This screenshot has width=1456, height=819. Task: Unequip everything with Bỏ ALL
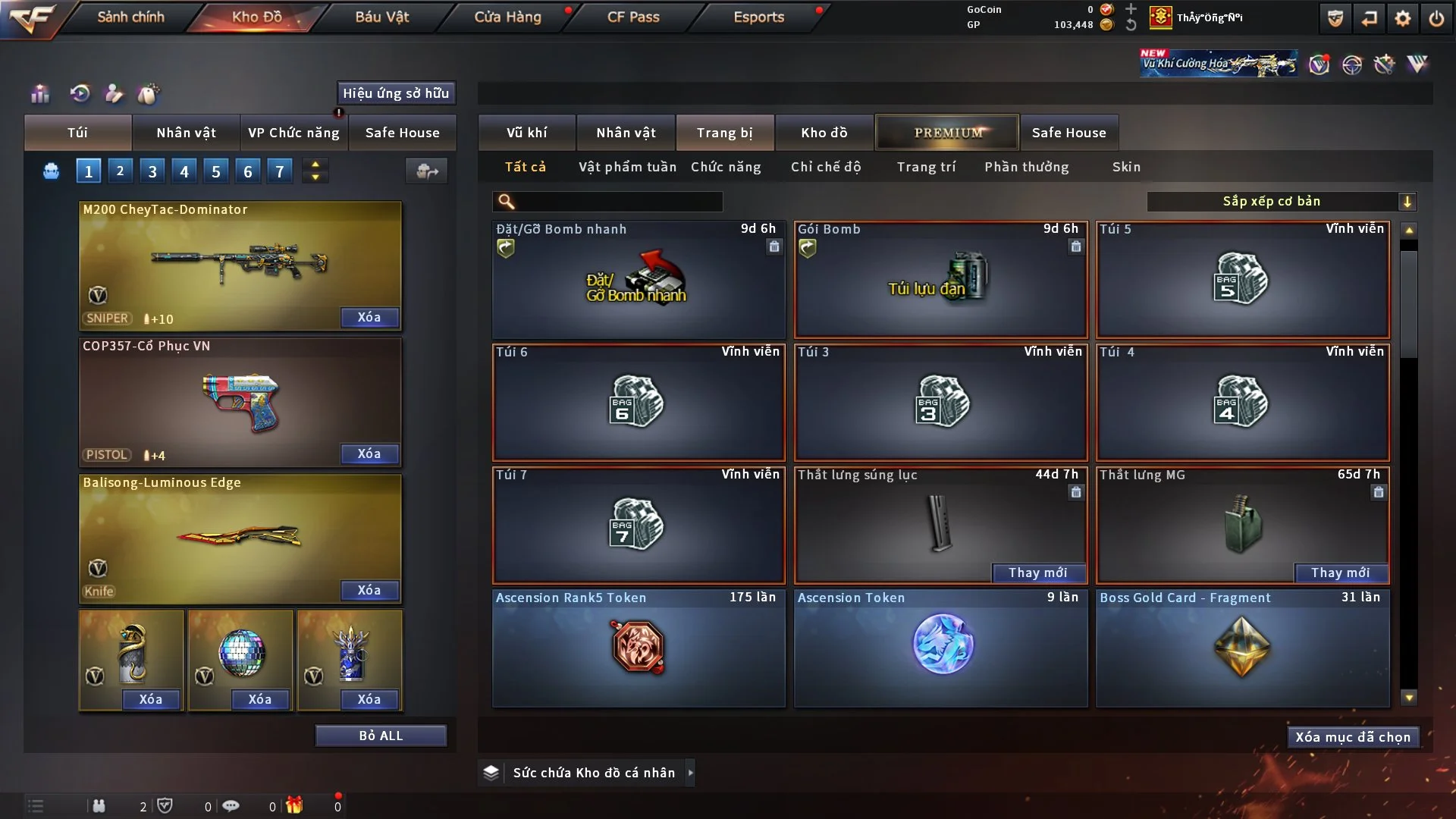click(x=381, y=736)
